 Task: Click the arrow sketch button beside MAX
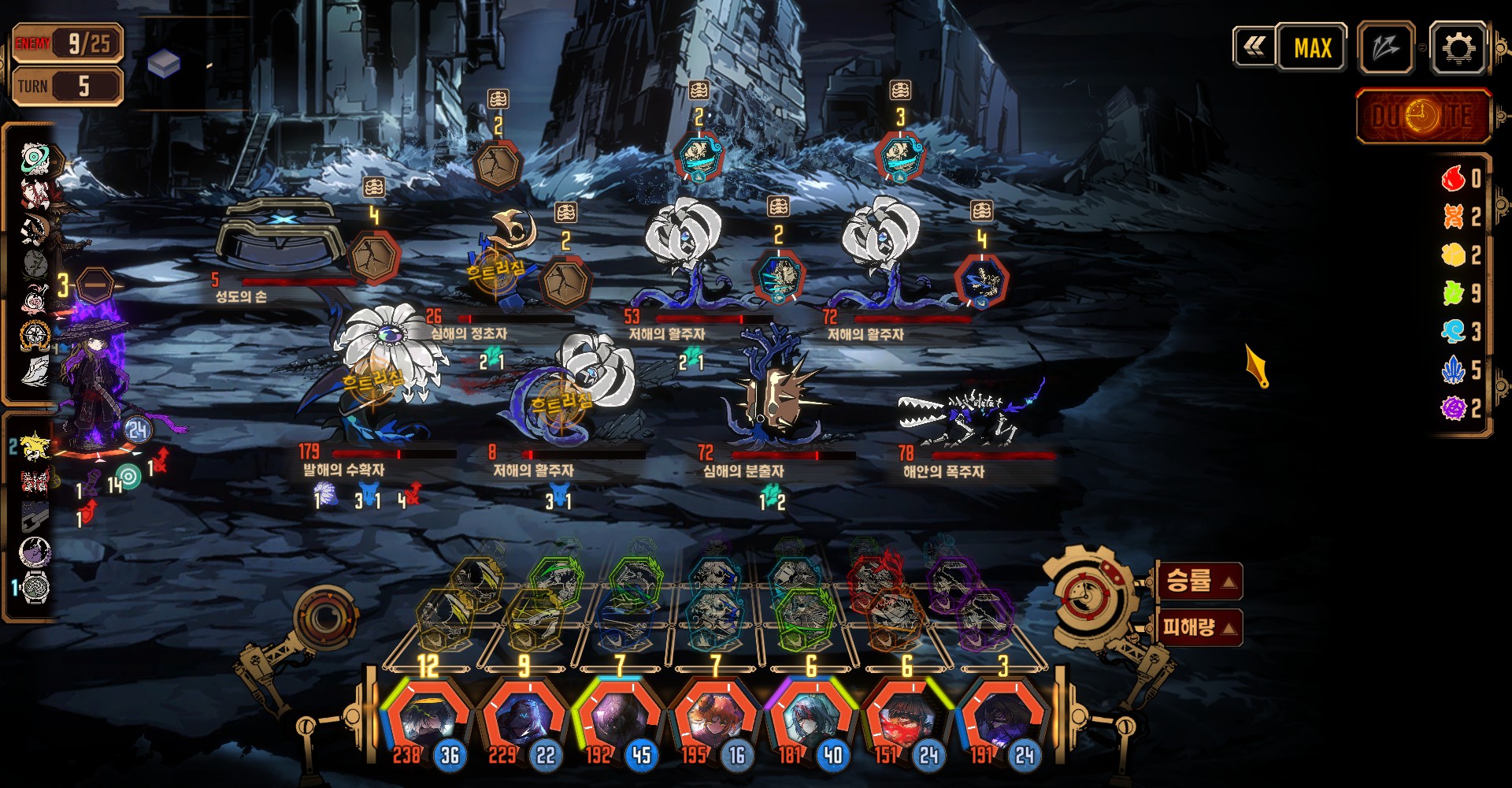pyautogui.click(x=1386, y=48)
